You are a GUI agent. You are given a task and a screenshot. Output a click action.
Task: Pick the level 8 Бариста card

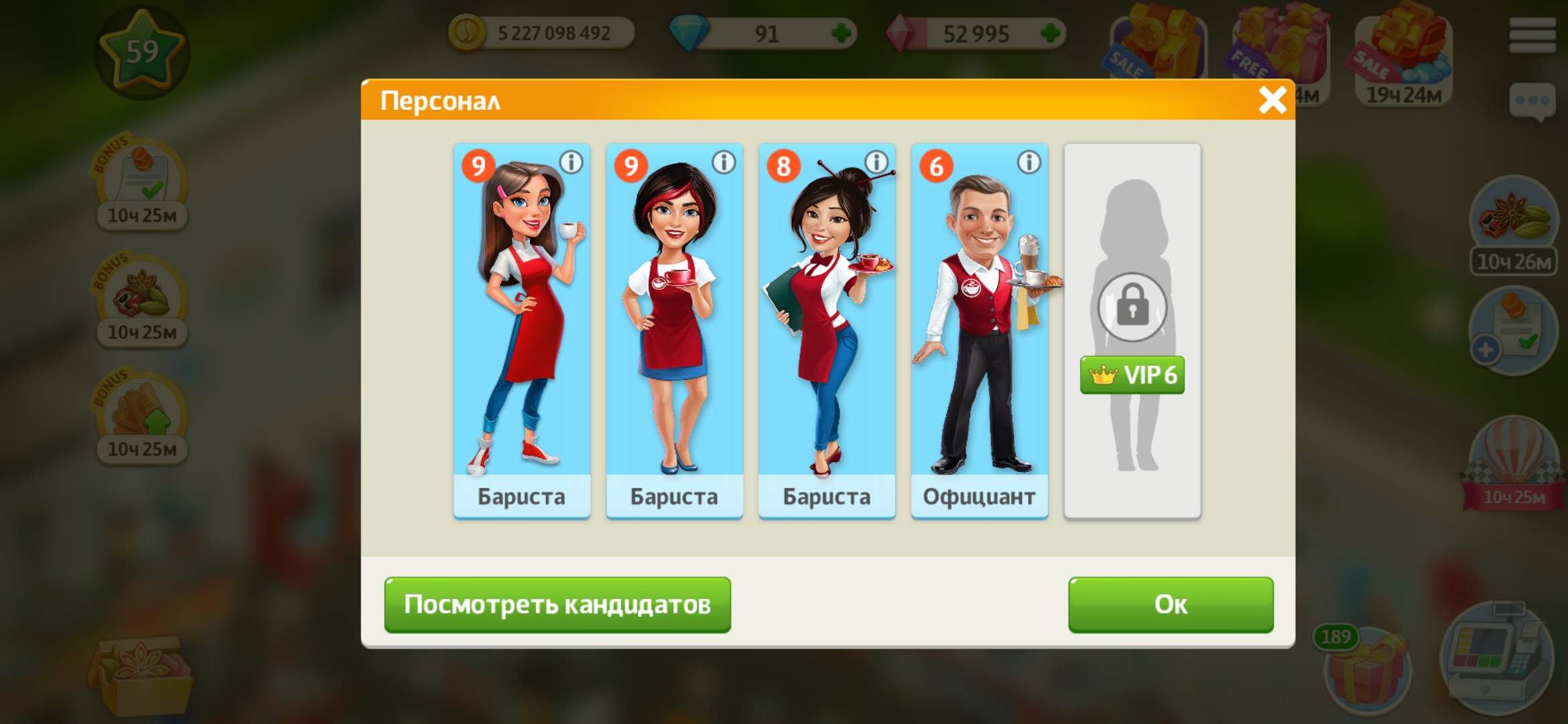[826, 328]
